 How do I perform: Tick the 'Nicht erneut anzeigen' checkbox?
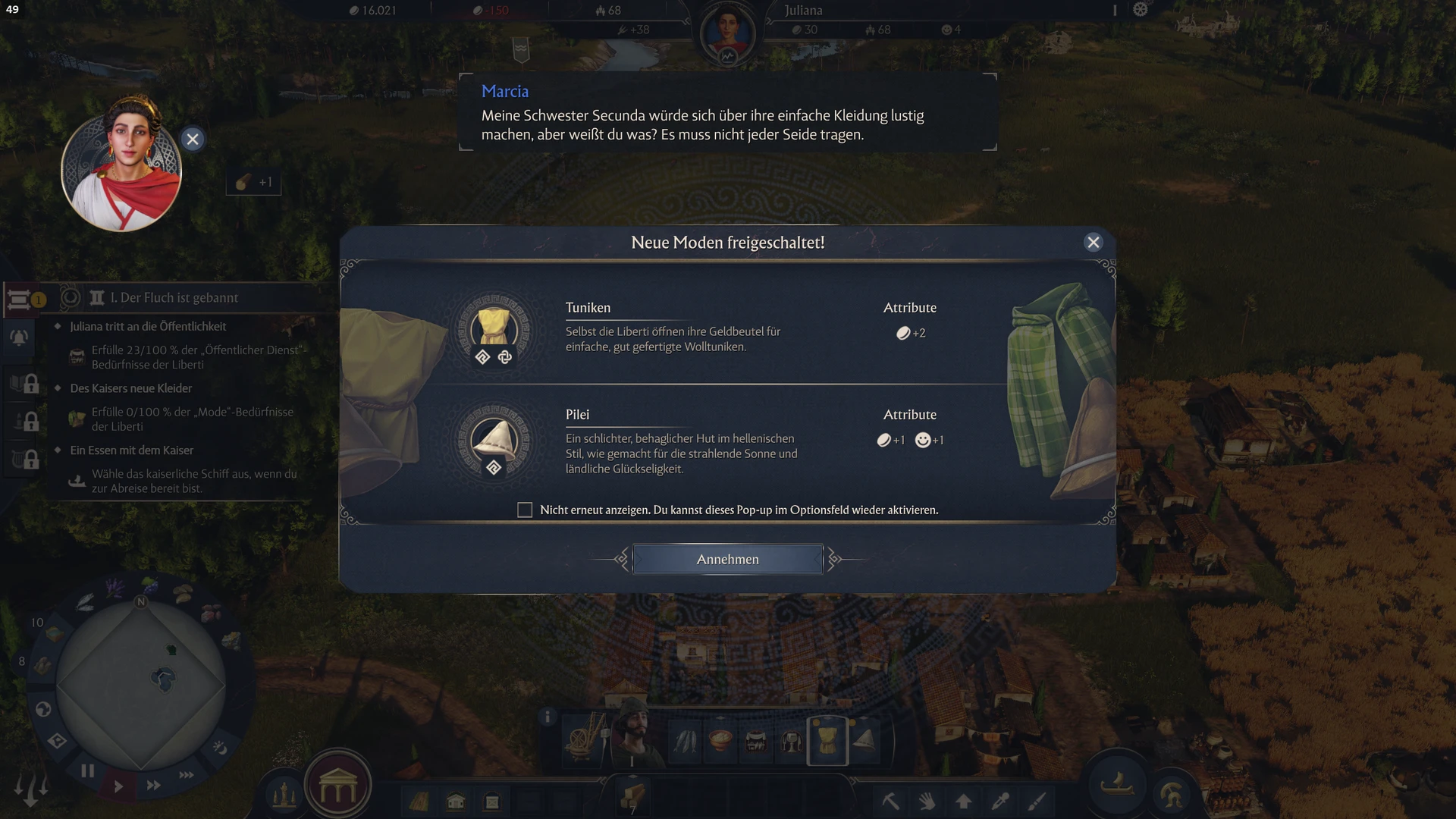525,510
